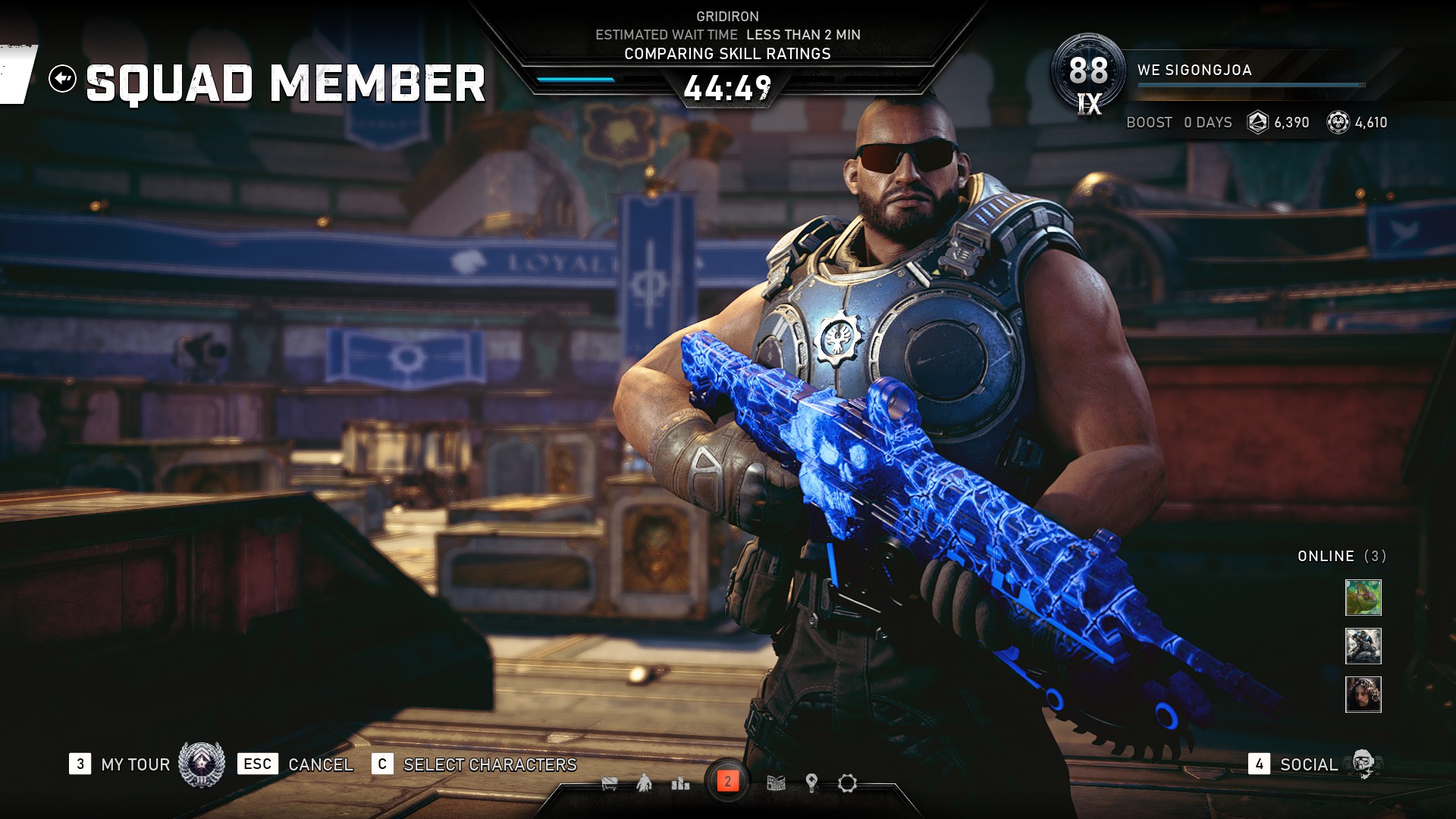Open the store shopping cart icon

coord(609,783)
